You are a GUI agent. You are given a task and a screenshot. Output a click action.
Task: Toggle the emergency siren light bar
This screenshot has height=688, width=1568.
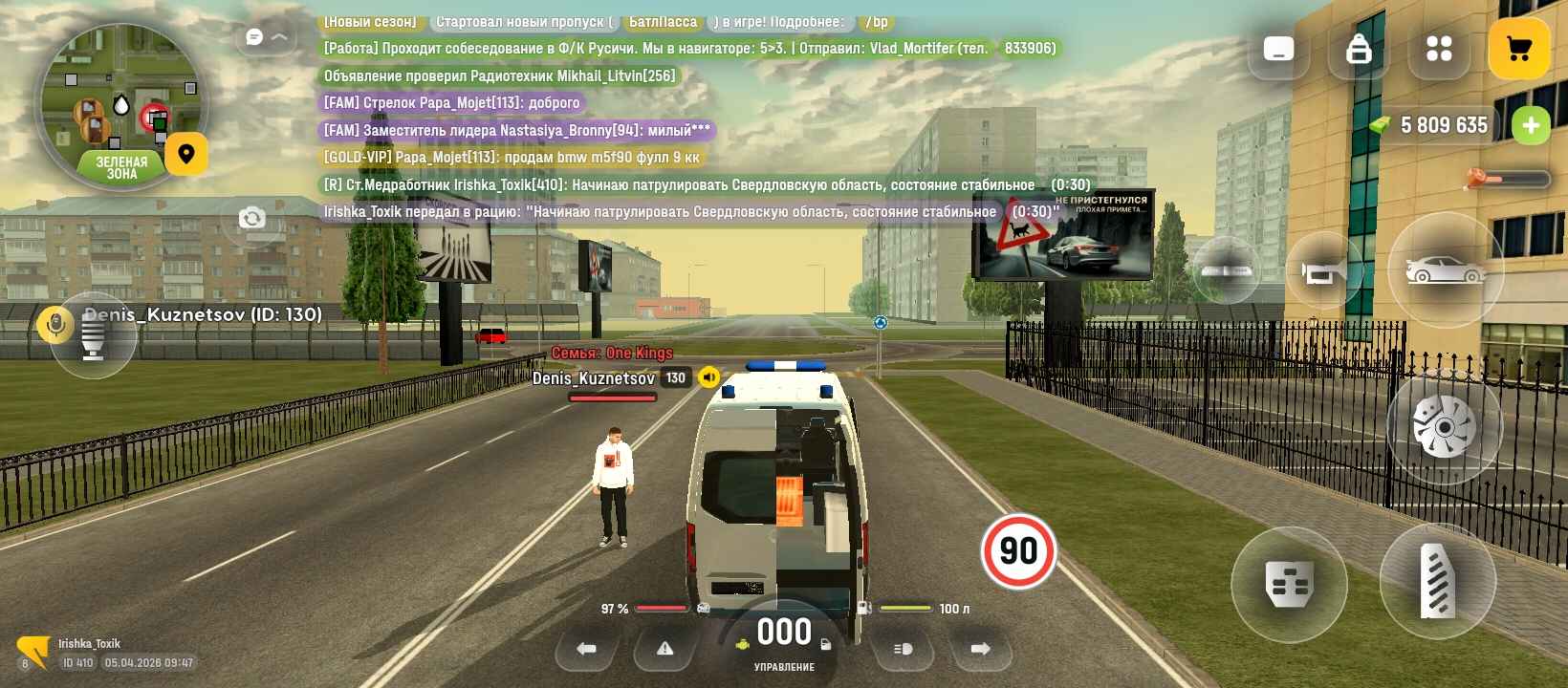[1227, 270]
